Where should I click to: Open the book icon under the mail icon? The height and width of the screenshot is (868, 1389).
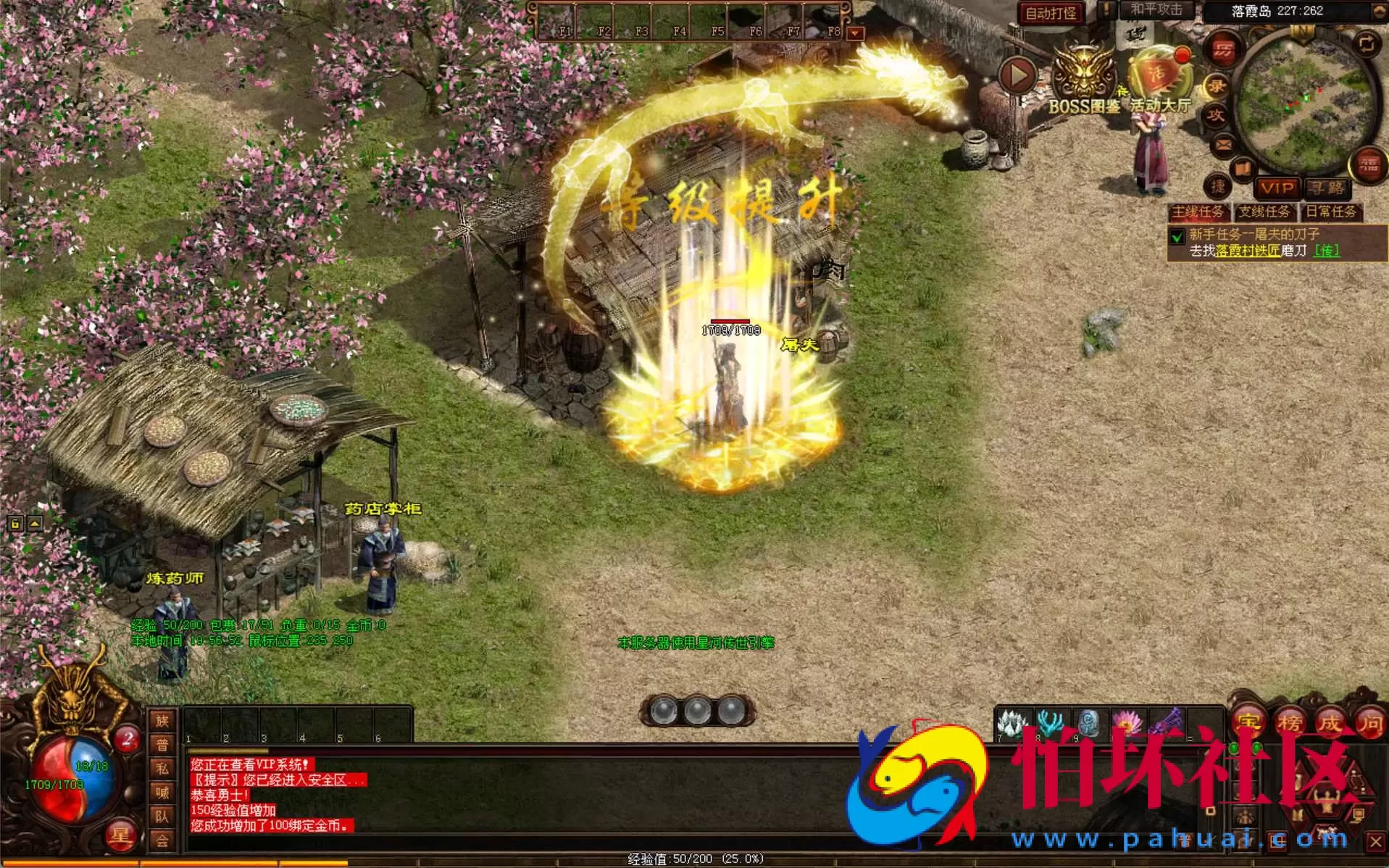1244,170
